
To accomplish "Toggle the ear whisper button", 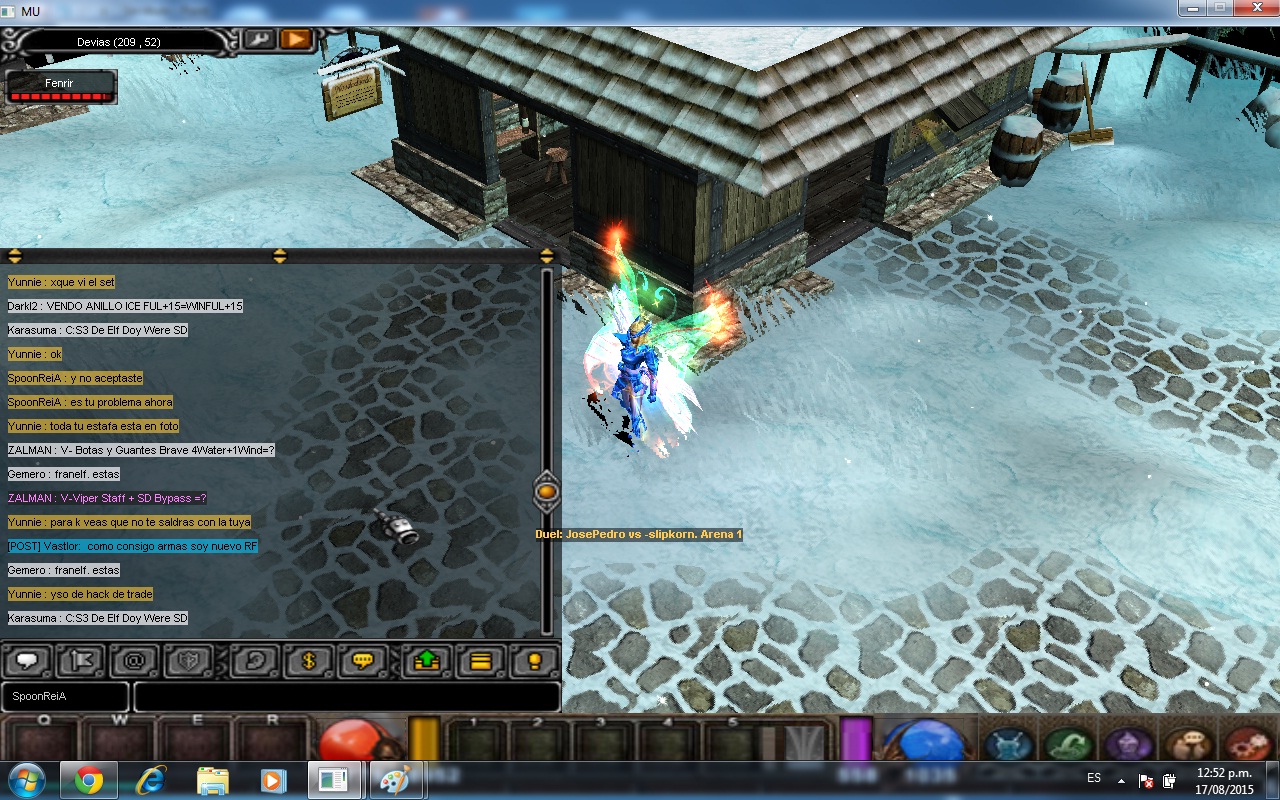I will click(255, 661).
